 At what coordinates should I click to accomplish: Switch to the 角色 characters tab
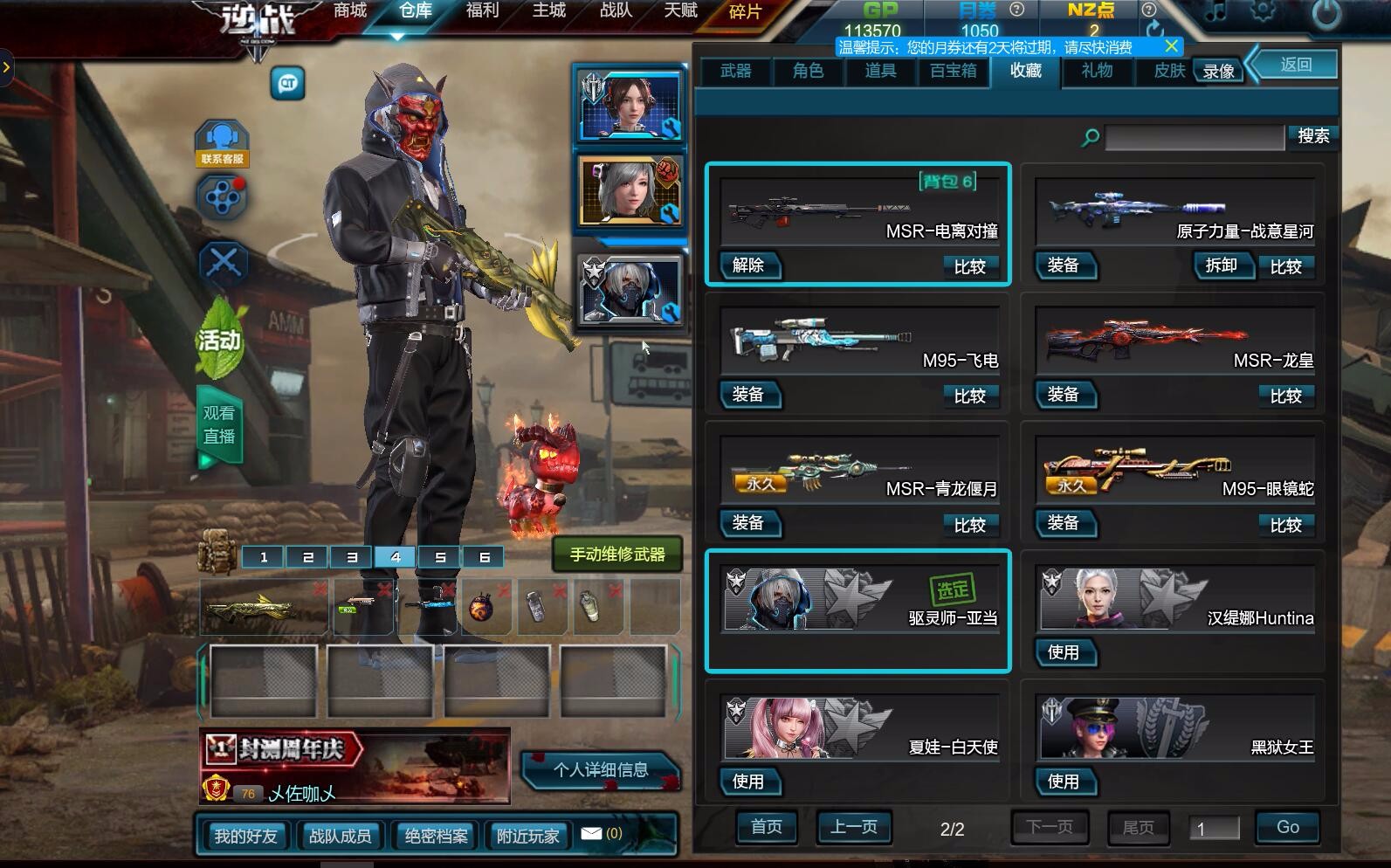tap(808, 71)
